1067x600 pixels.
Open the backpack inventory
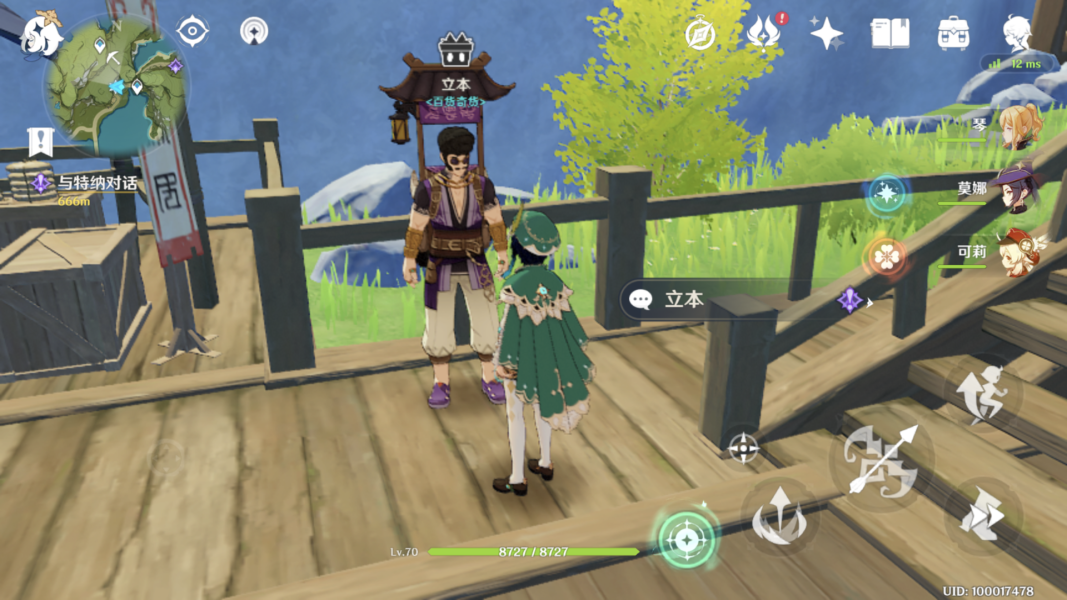(x=953, y=34)
